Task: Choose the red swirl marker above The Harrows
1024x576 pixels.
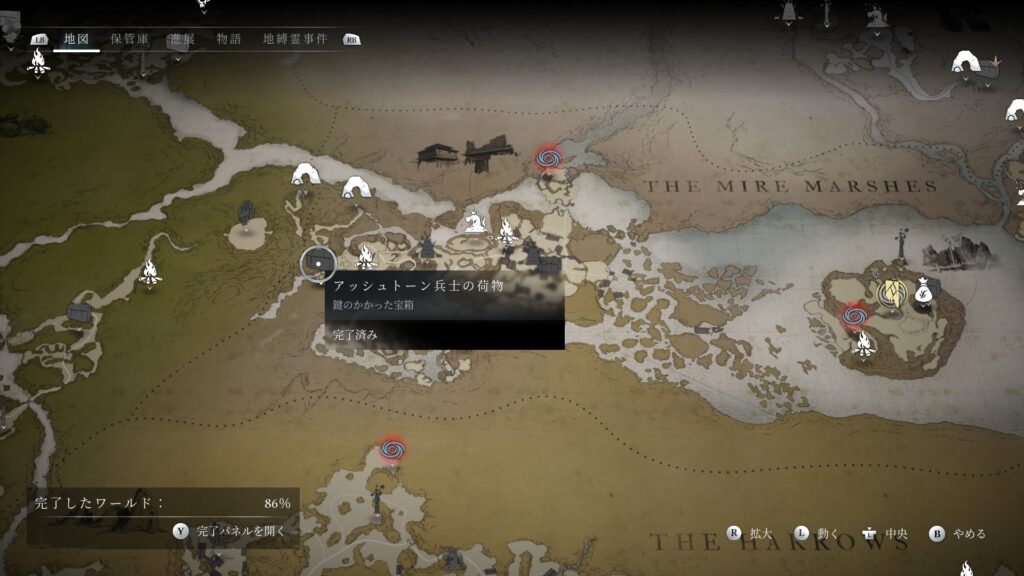Action: 392,449
